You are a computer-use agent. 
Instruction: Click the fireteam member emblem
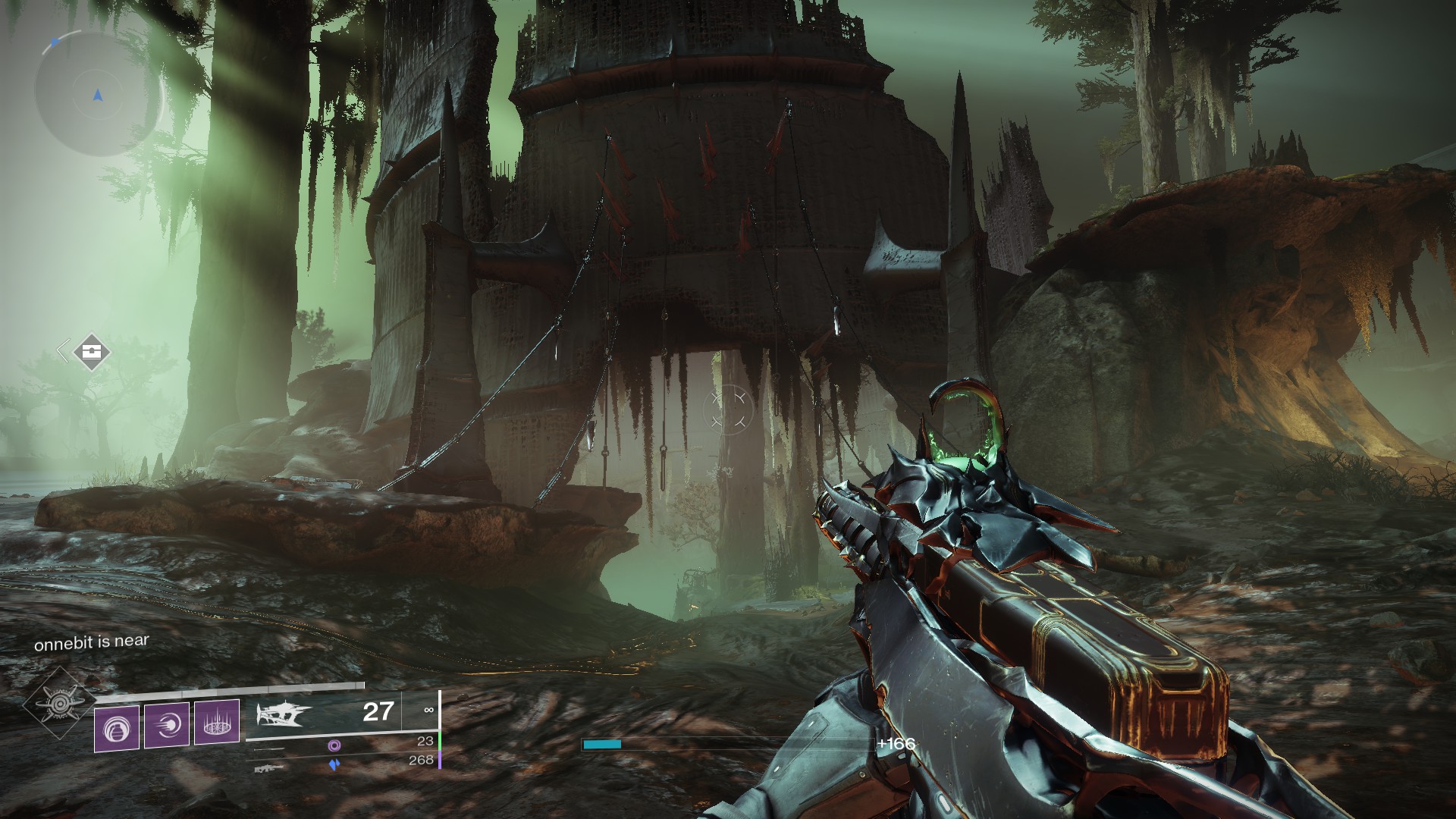[x=59, y=703]
